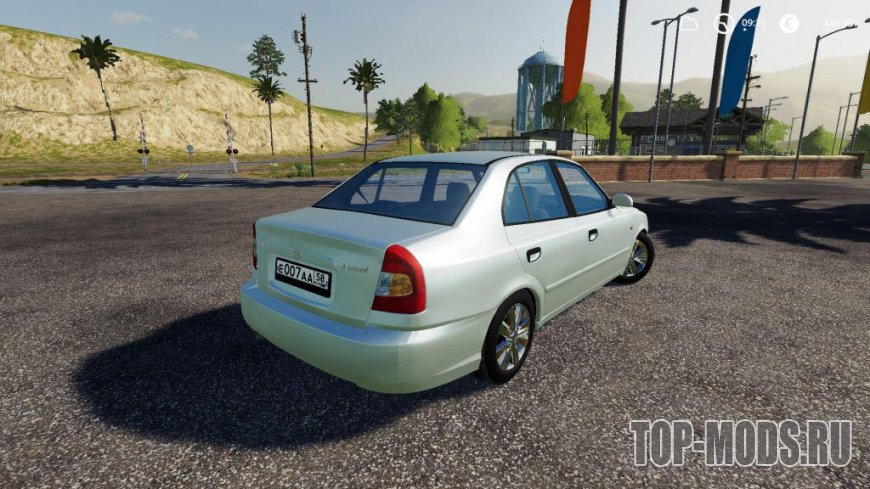Select the euro money icon
The image size is (870, 489).
pyautogui.click(x=789, y=23)
